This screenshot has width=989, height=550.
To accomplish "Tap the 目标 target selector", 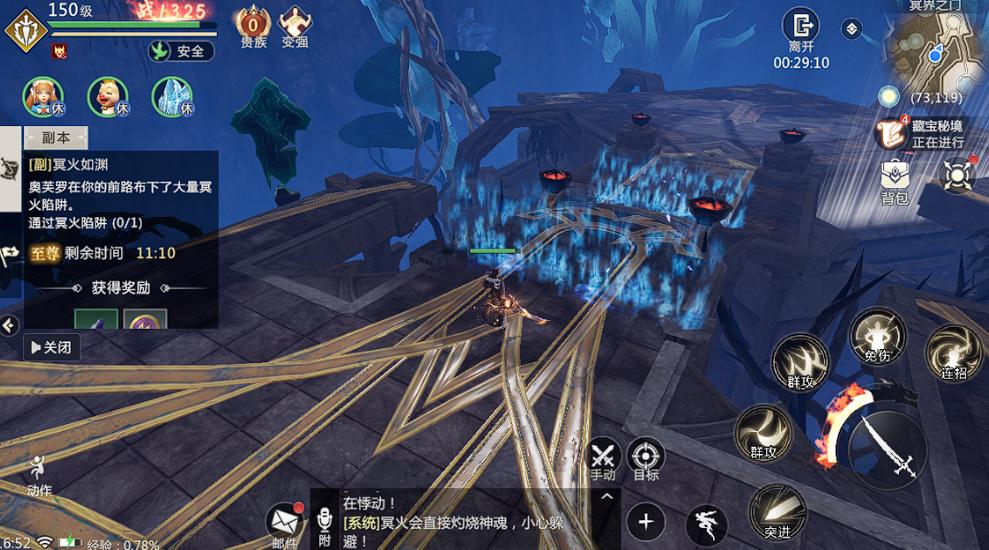I will click(x=646, y=457).
